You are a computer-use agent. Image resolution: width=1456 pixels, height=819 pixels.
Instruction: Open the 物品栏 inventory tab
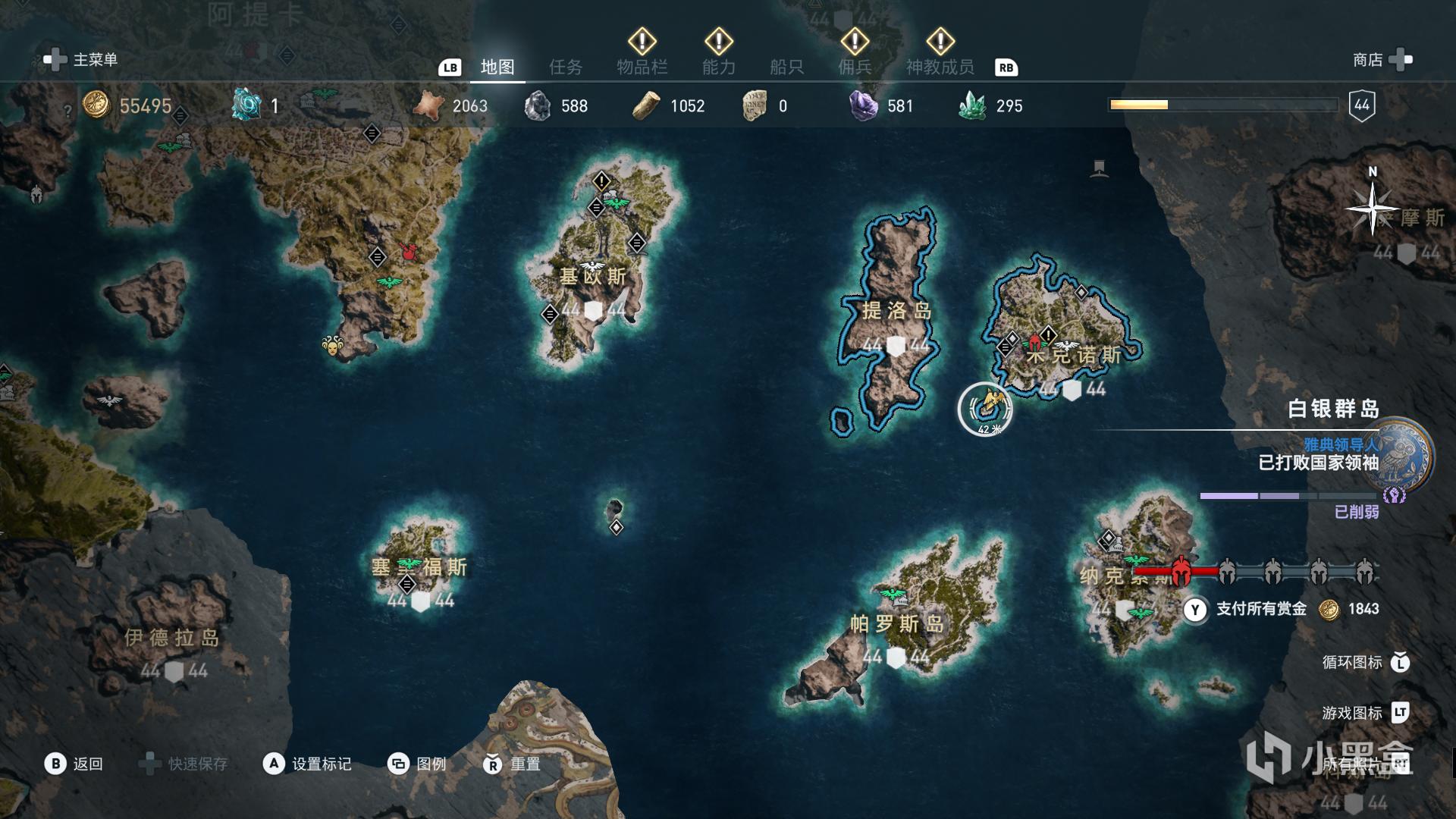[642, 67]
